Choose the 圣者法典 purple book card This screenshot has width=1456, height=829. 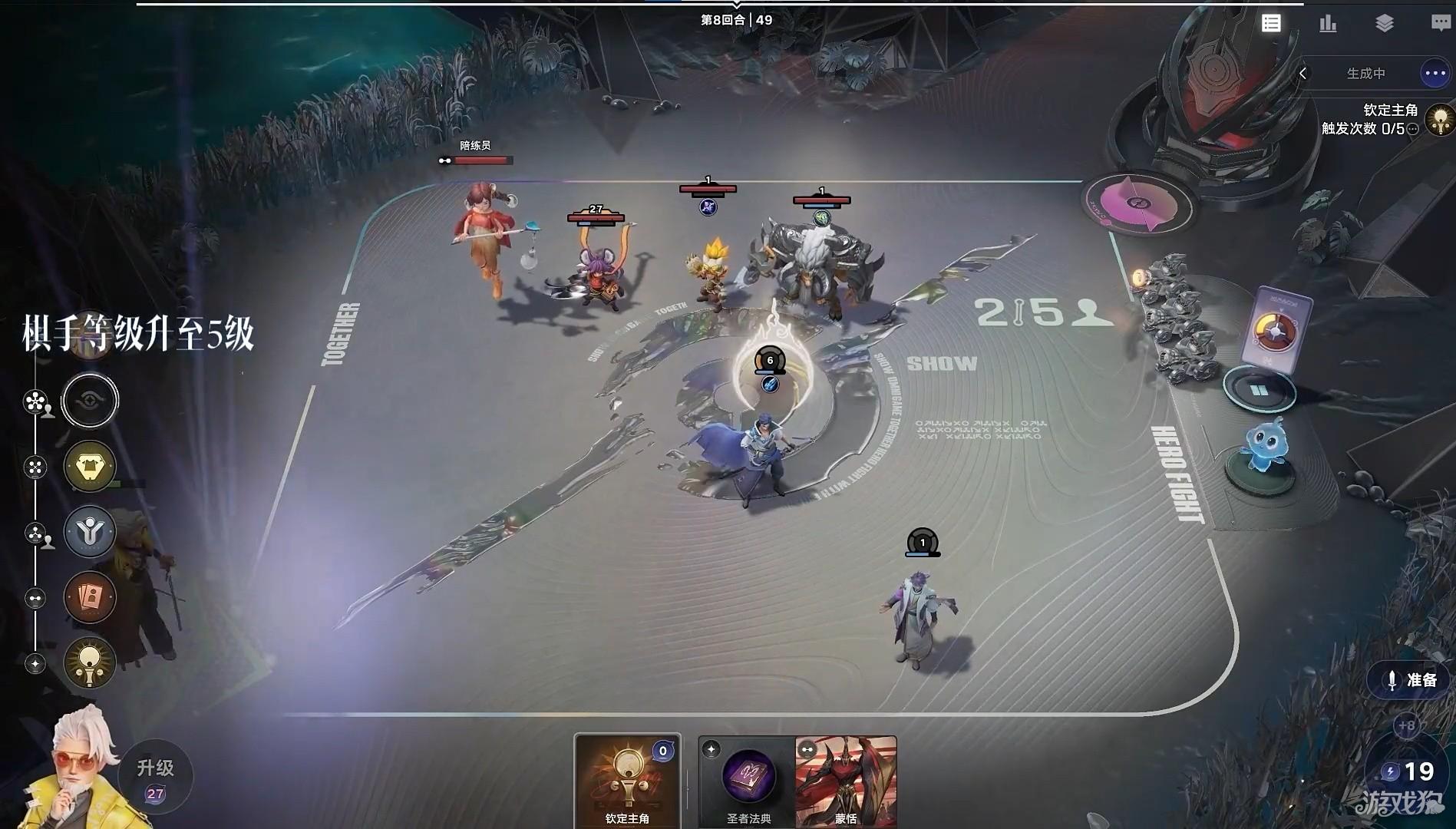coord(748,778)
